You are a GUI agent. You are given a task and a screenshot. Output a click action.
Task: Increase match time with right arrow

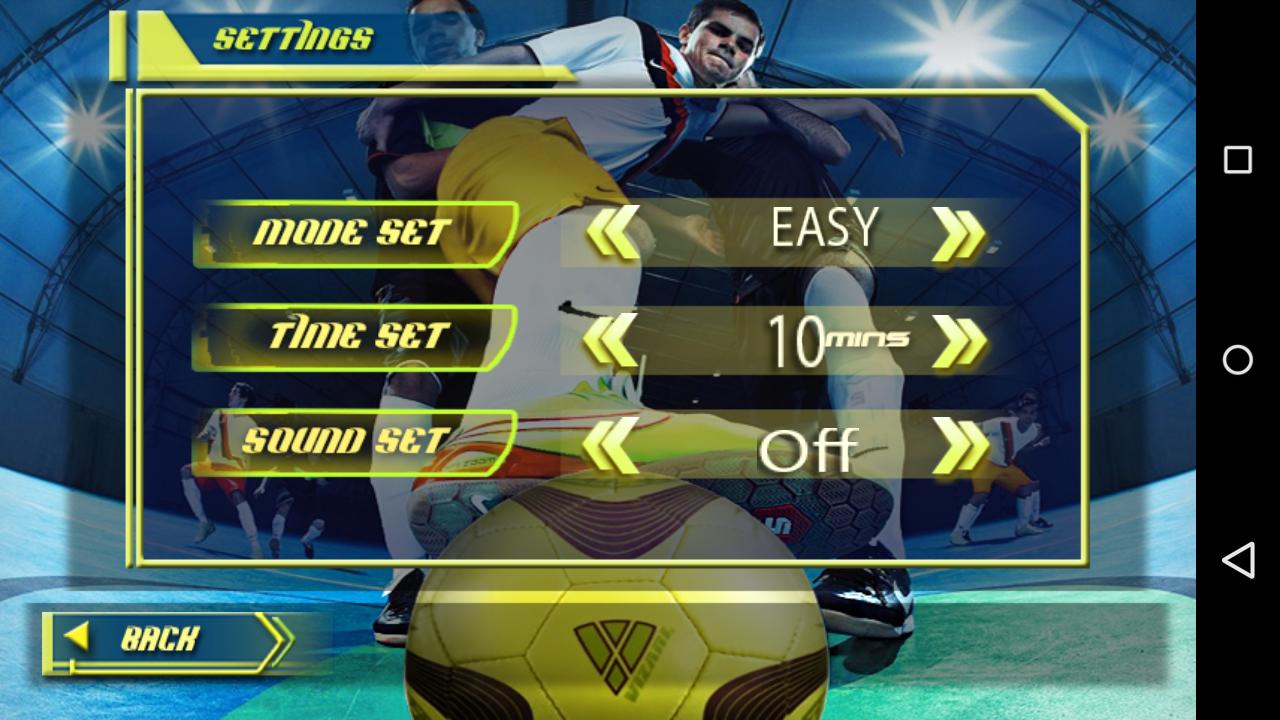coord(959,341)
